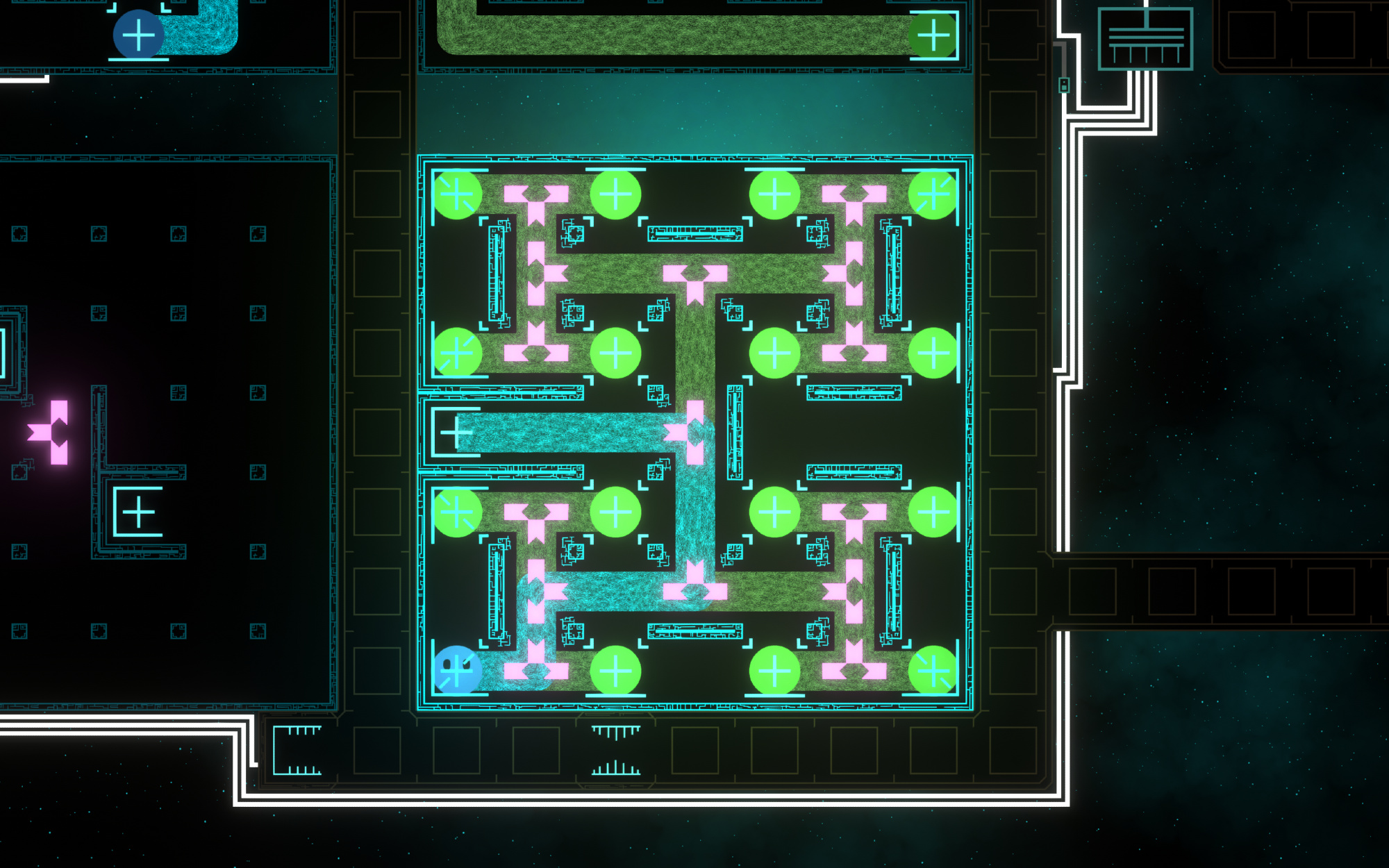The height and width of the screenshot is (868, 1389).
Task: Click the empty bracket node starting the cyan path
Action: click(456, 433)
